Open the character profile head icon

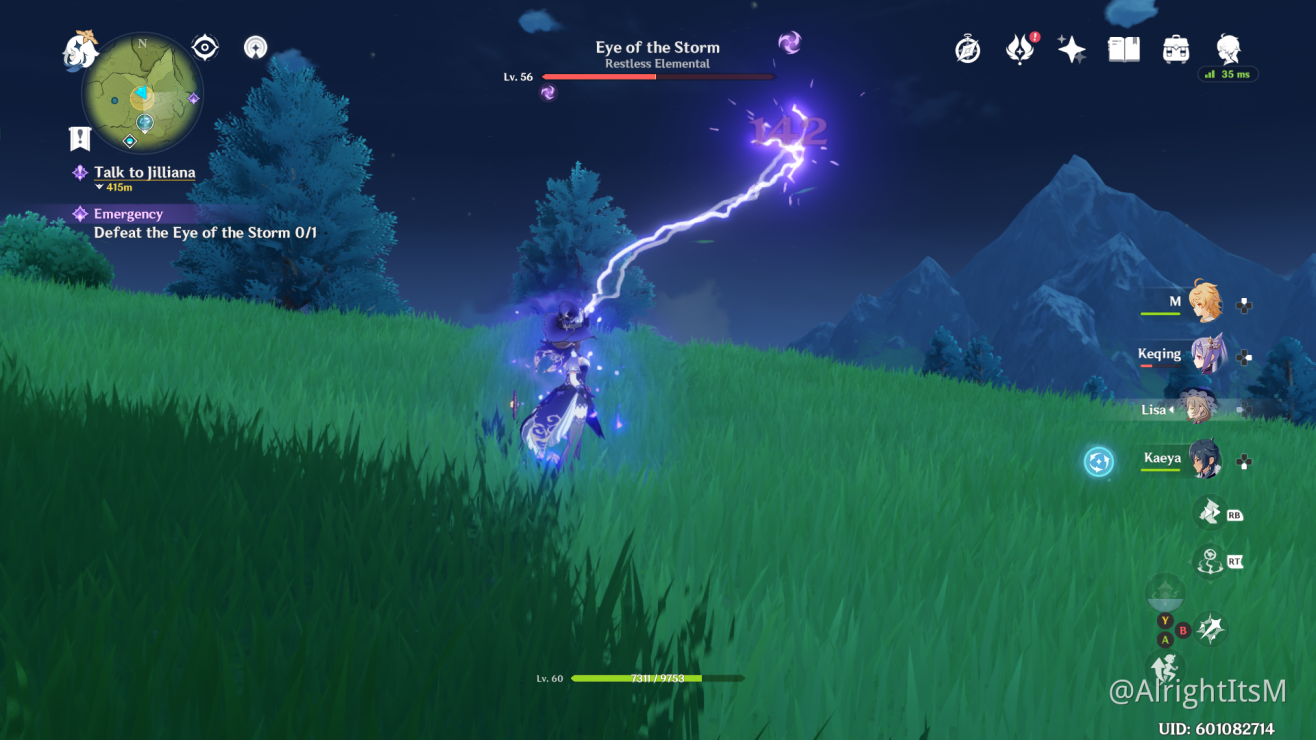(1228, 49)
